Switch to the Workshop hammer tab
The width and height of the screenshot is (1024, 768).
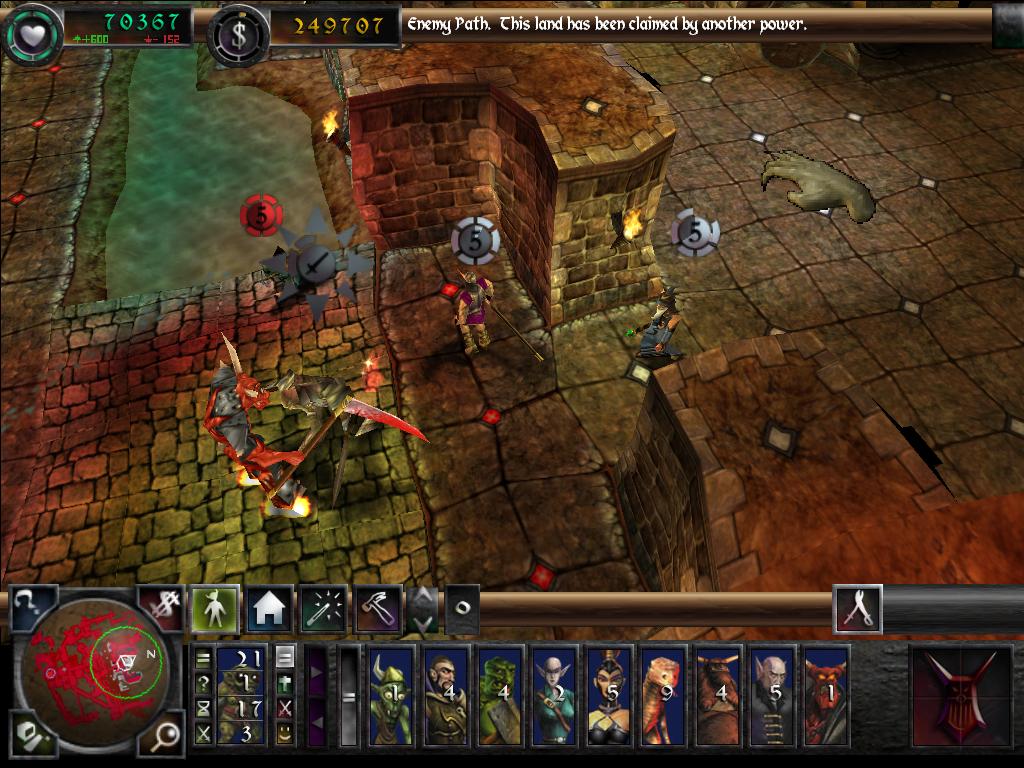[x=378, y=609]
